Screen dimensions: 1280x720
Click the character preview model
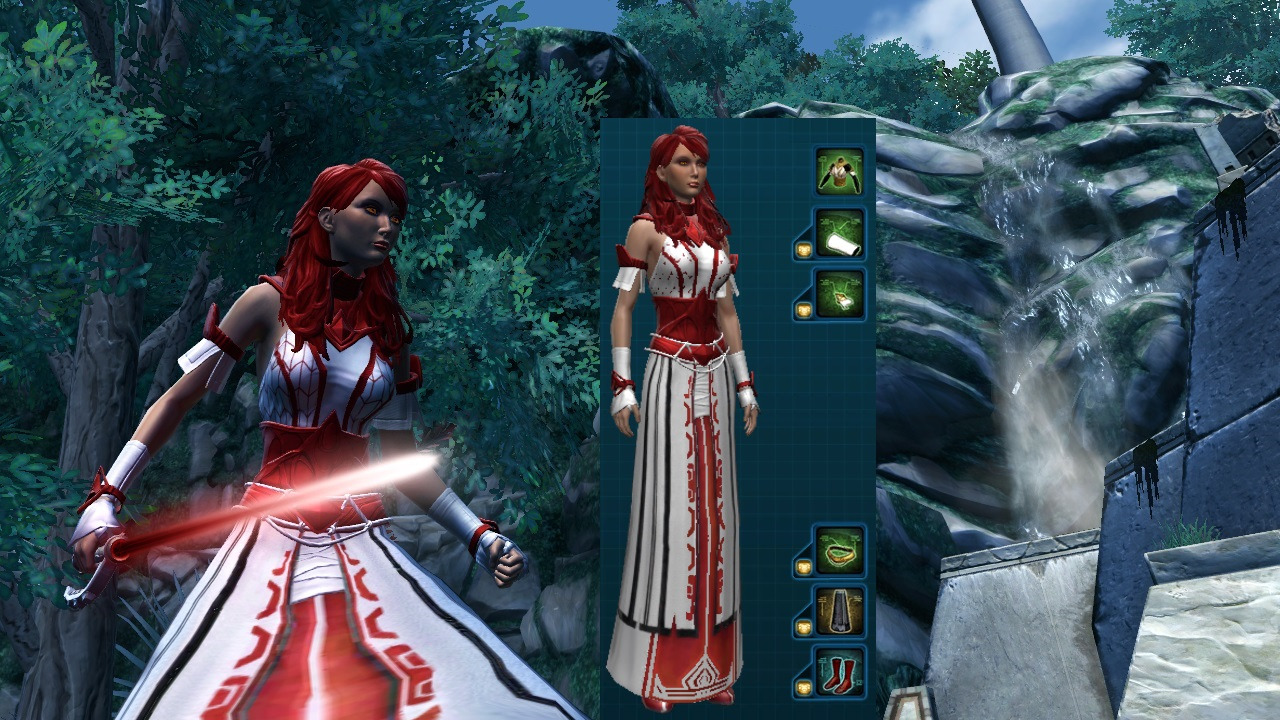point(690,400)
